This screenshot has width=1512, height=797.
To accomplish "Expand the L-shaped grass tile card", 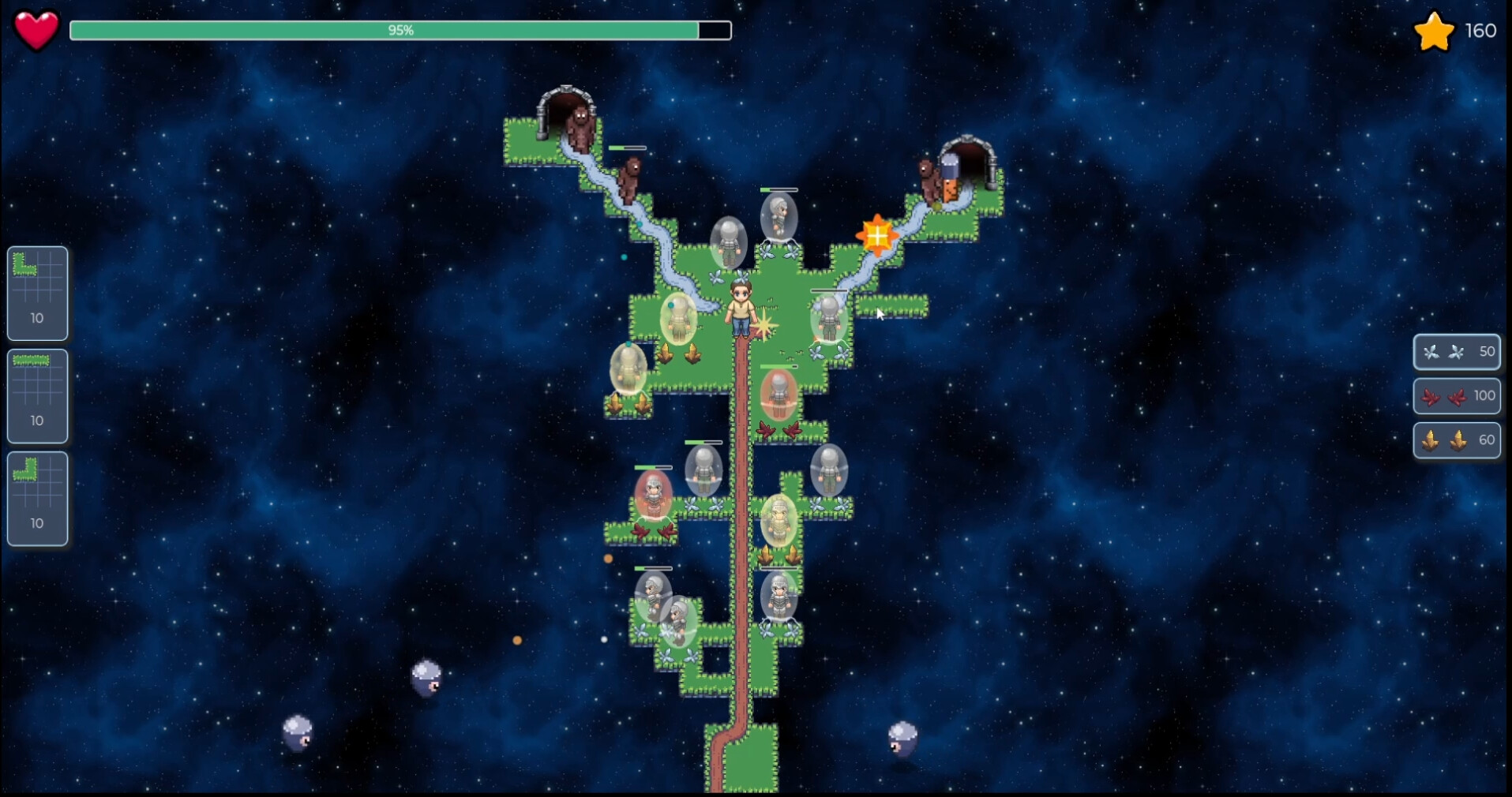I will pos(36,293).
